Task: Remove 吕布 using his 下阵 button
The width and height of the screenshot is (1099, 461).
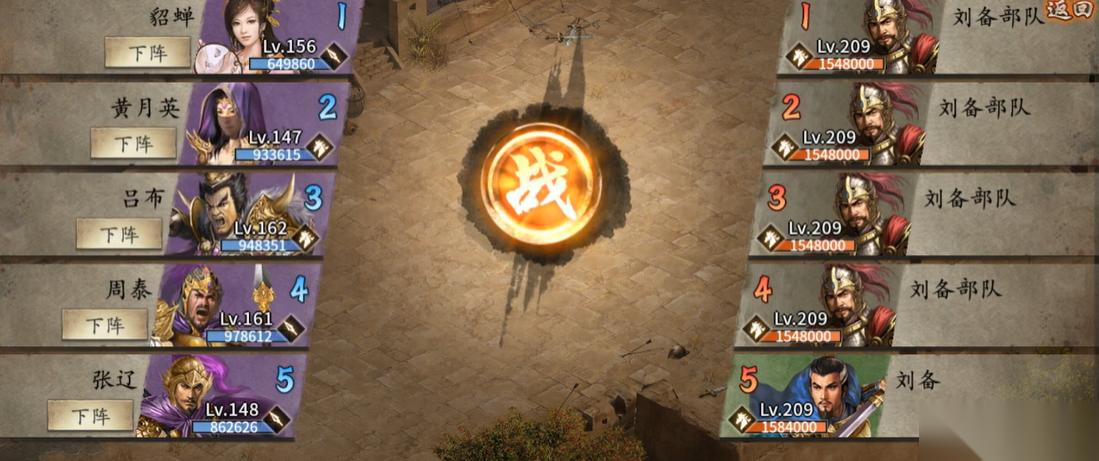Action: click(119, 234)
